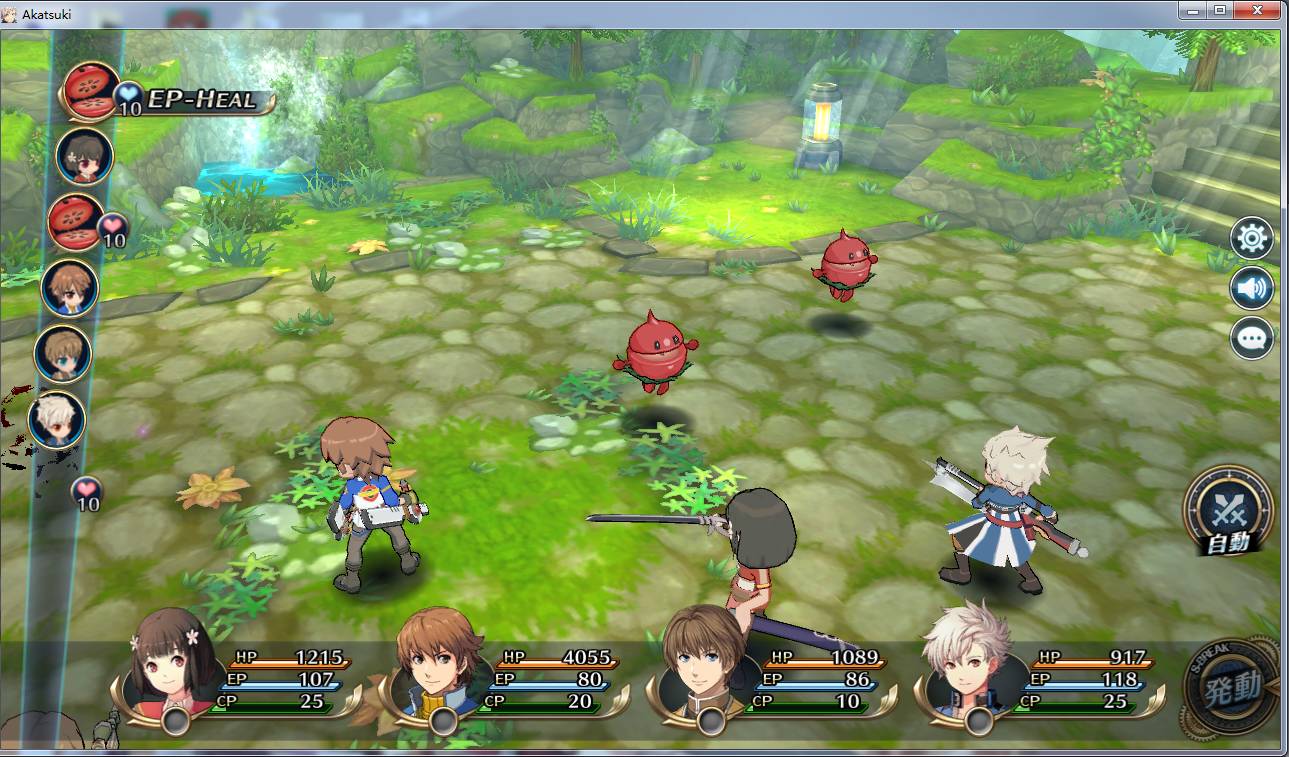Toggle the speaker sound button

(1252, 289)
